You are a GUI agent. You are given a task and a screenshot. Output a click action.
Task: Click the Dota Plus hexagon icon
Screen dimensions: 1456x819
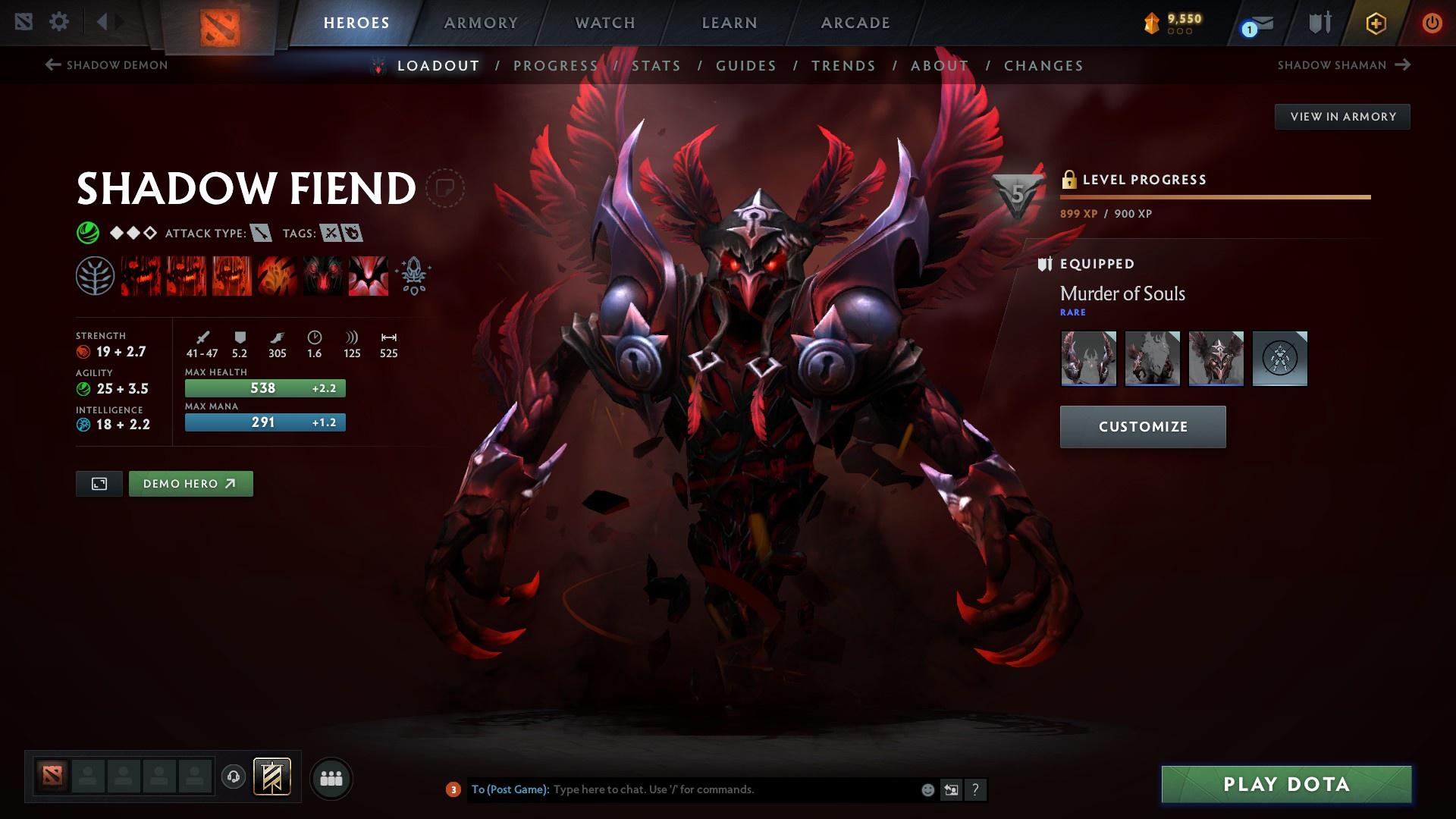(1375, 22)
